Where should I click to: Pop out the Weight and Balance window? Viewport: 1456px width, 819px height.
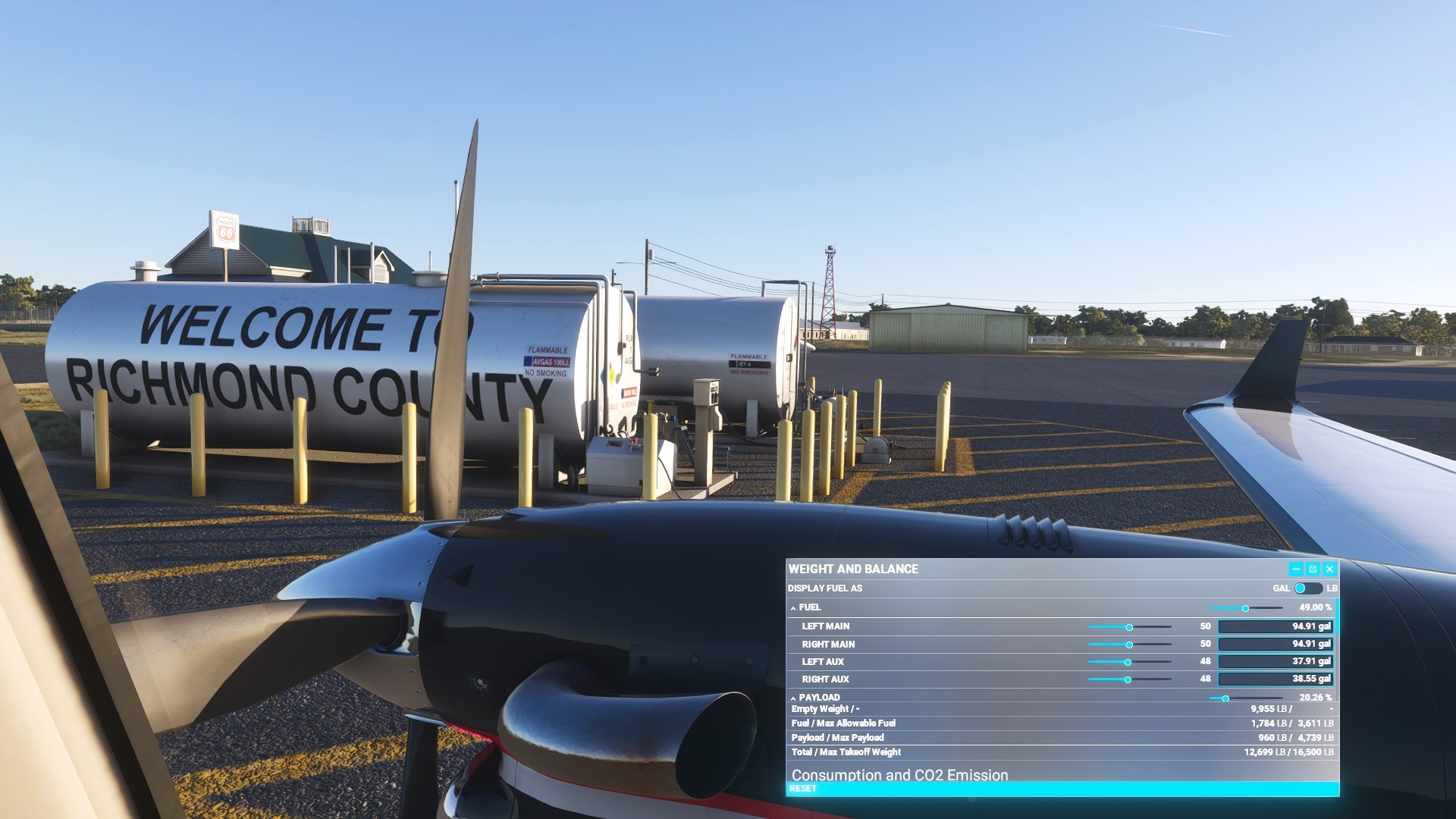pos(1313,569)
